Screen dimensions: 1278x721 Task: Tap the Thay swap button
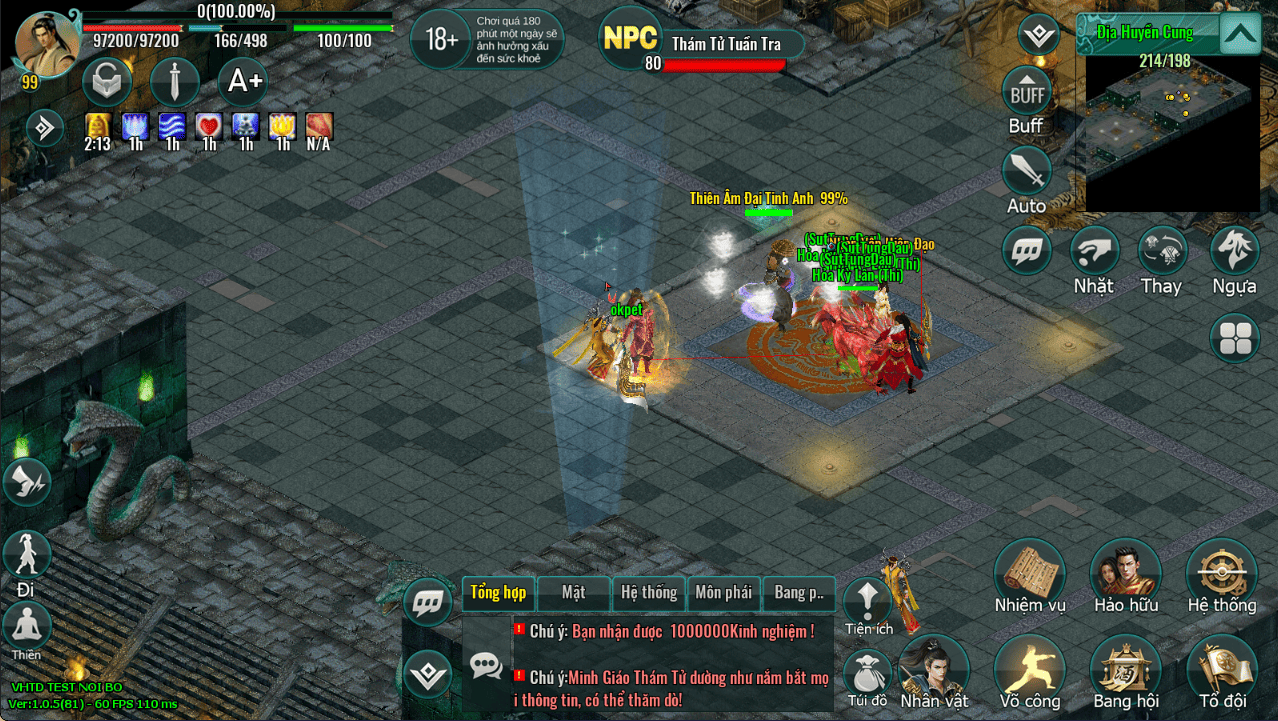coord(1162,251)
